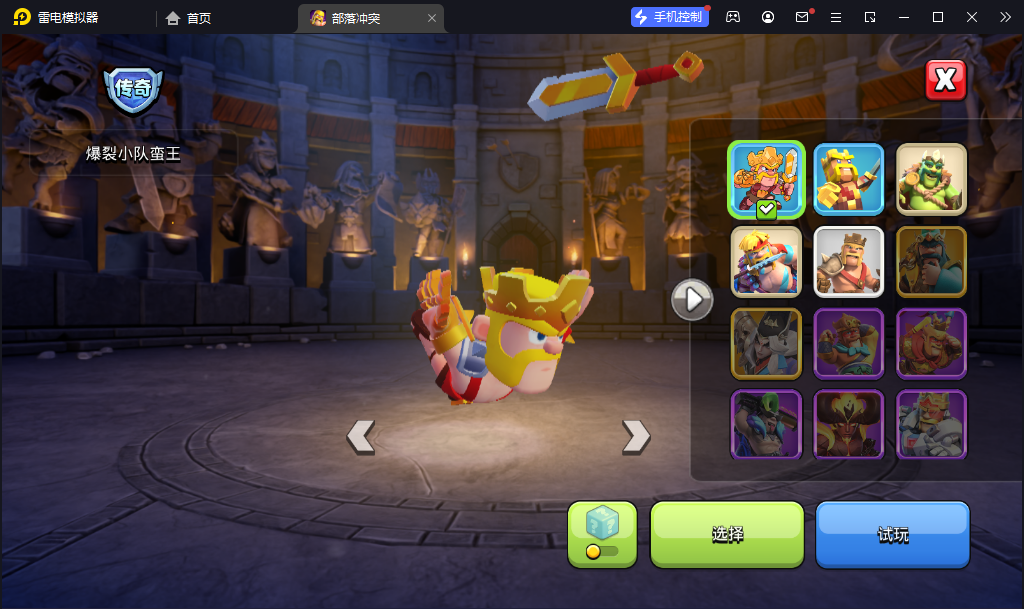The height and width of the screenshot is (609, 1024).
Task: Choose the locked flaming horned demon skin
Action: point(849,424)
